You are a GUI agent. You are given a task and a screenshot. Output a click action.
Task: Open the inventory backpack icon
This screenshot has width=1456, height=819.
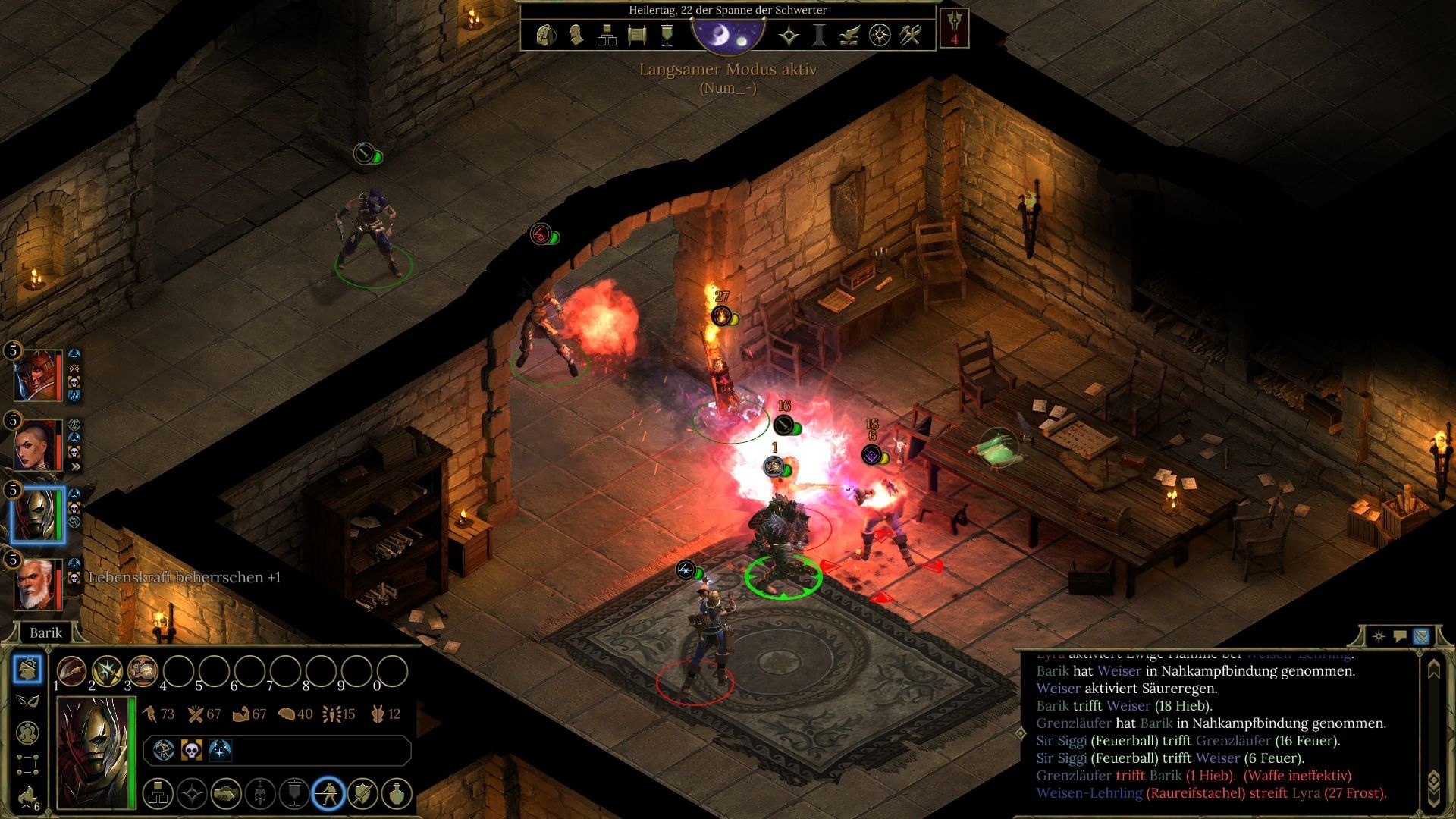click(x=546, y=36)
